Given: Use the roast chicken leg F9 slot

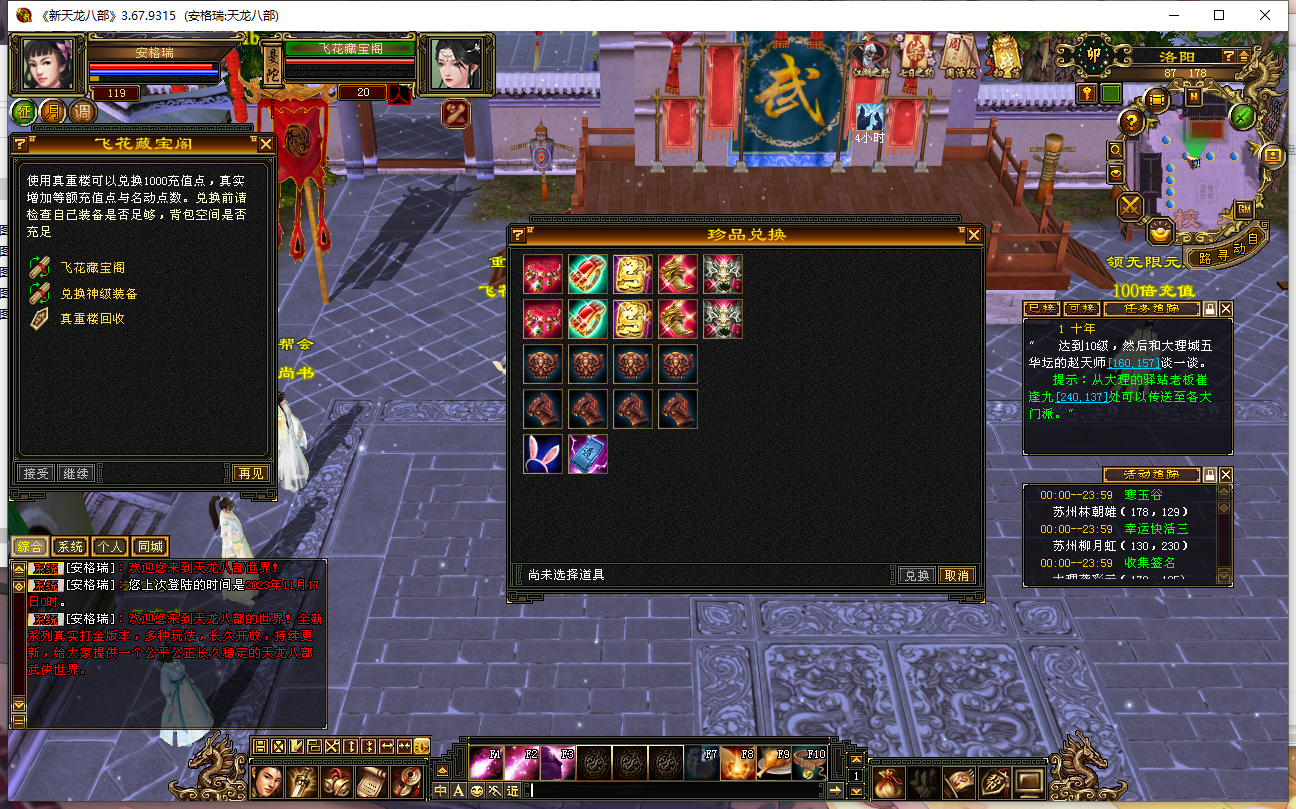Looking at the screenshot, I should pos(774,763).
